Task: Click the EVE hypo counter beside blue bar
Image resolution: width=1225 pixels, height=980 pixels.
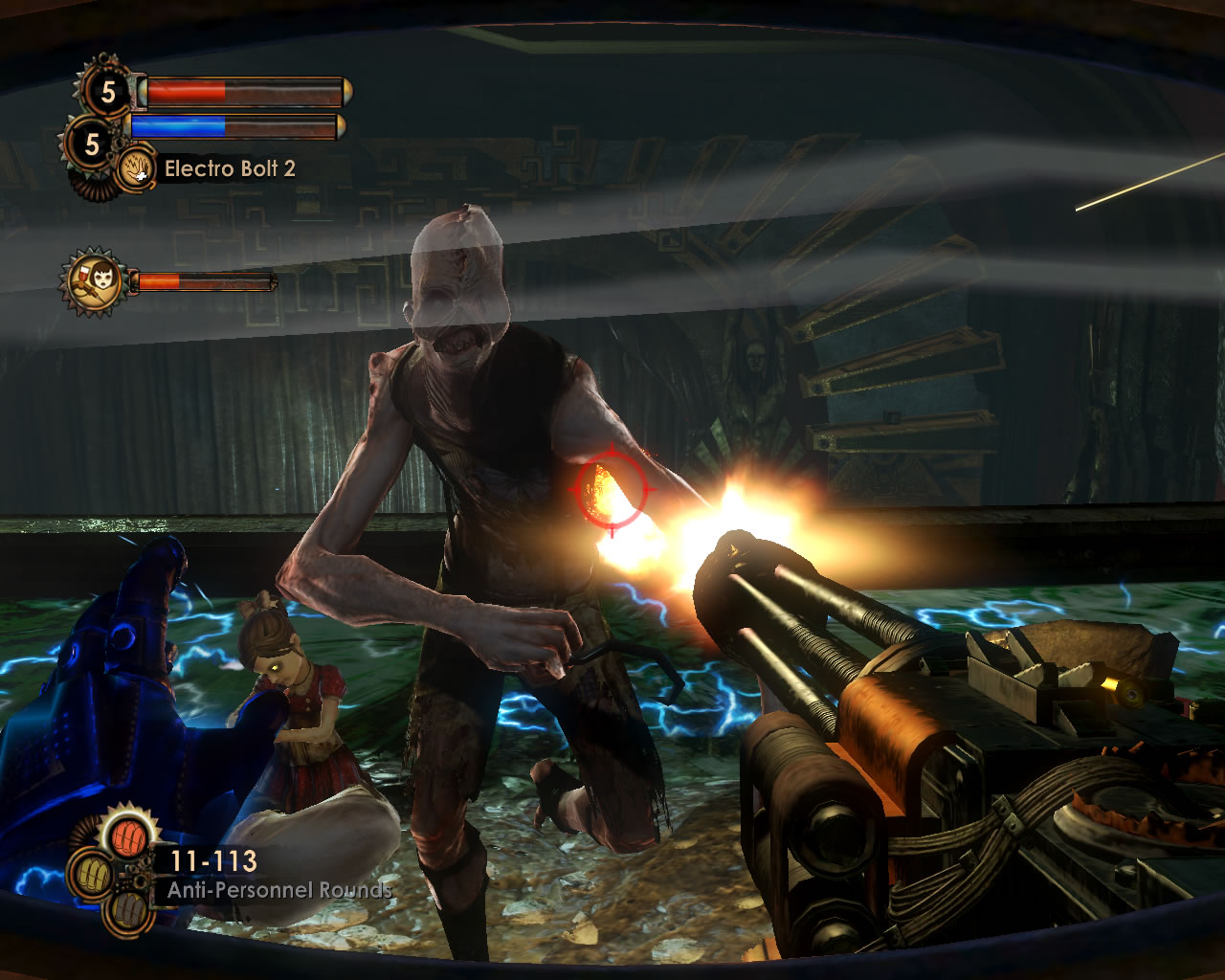Action: [92, 145]
